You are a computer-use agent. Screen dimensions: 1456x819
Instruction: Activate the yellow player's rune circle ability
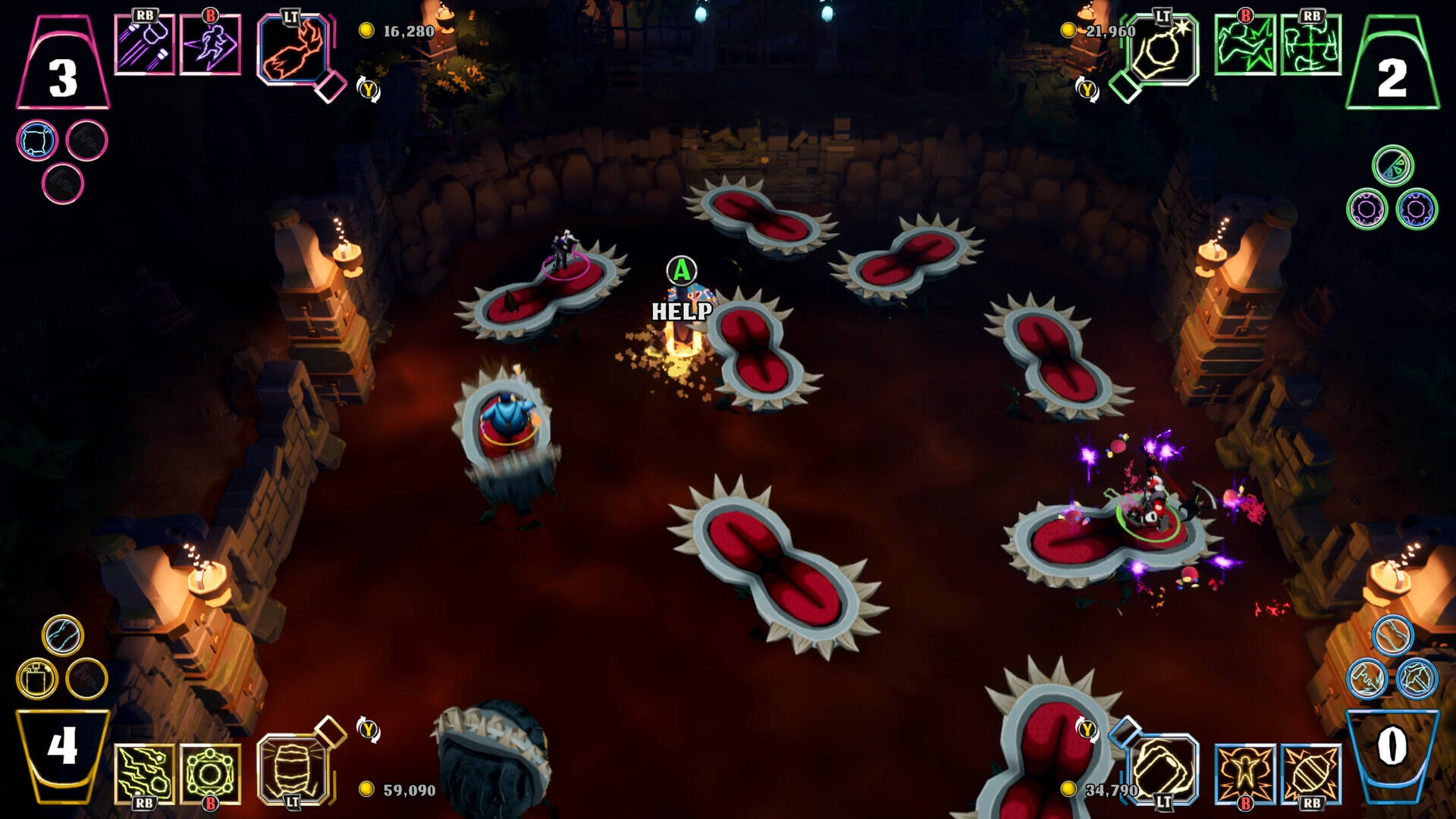pyautogui.click(x=210, y=773)
